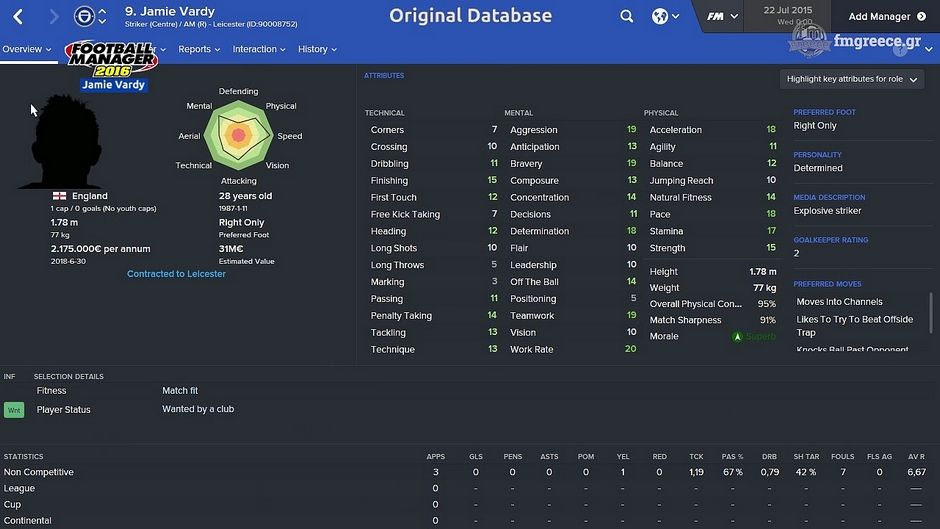Open the Interaction menu
The width and height of the screenshot is (940, 529).
(x=259, y=49)
